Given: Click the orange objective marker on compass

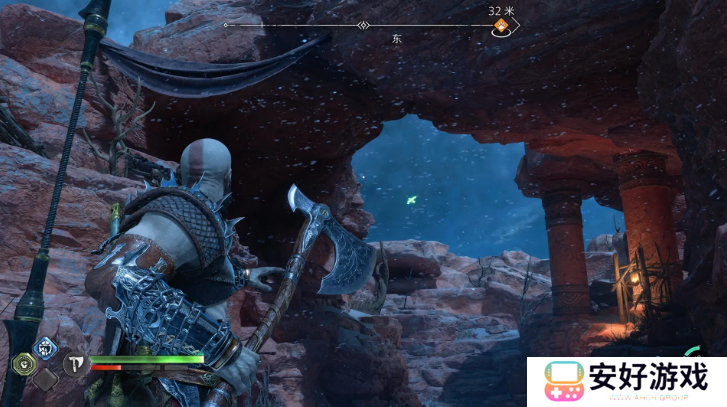Looking at the screenshot, I should [x=499, y=27].
